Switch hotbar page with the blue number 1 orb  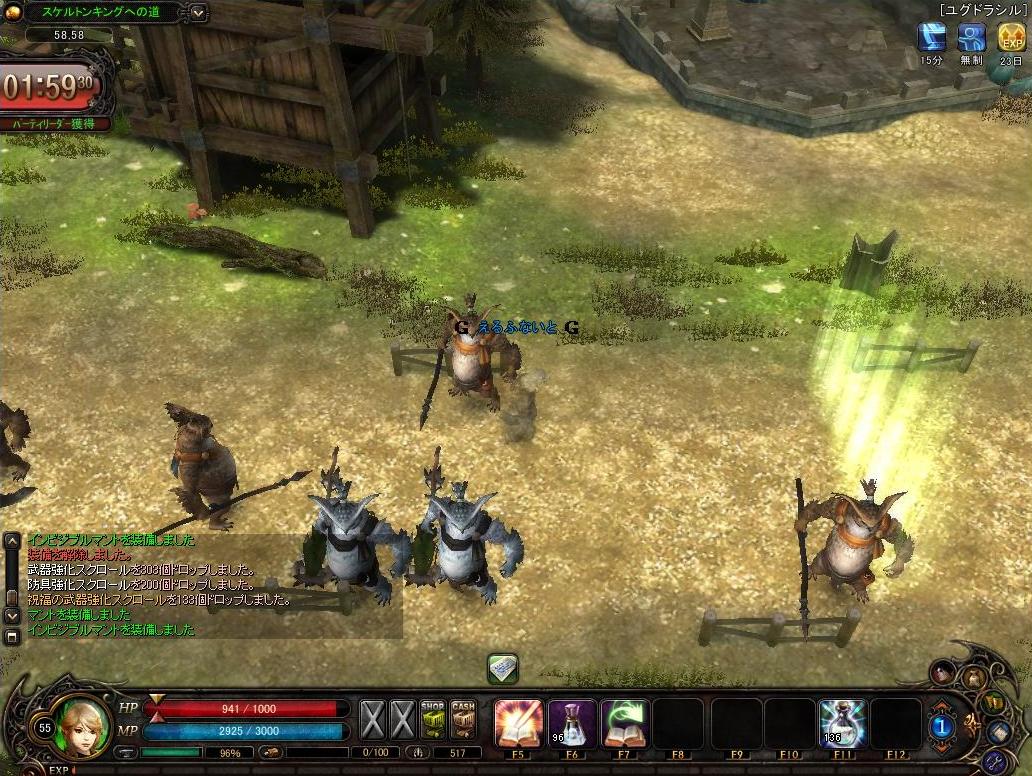coord(941,727)
